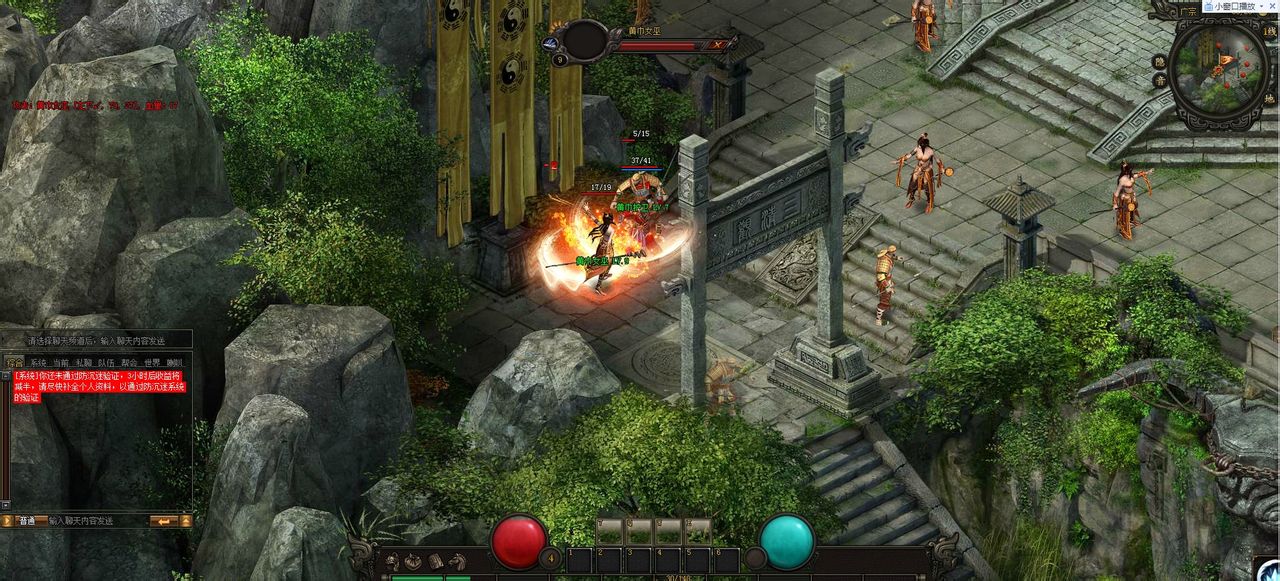1280x581 pixels.
Task: Click the target portrait of 黄巾女巫
Action: point(586,39)
